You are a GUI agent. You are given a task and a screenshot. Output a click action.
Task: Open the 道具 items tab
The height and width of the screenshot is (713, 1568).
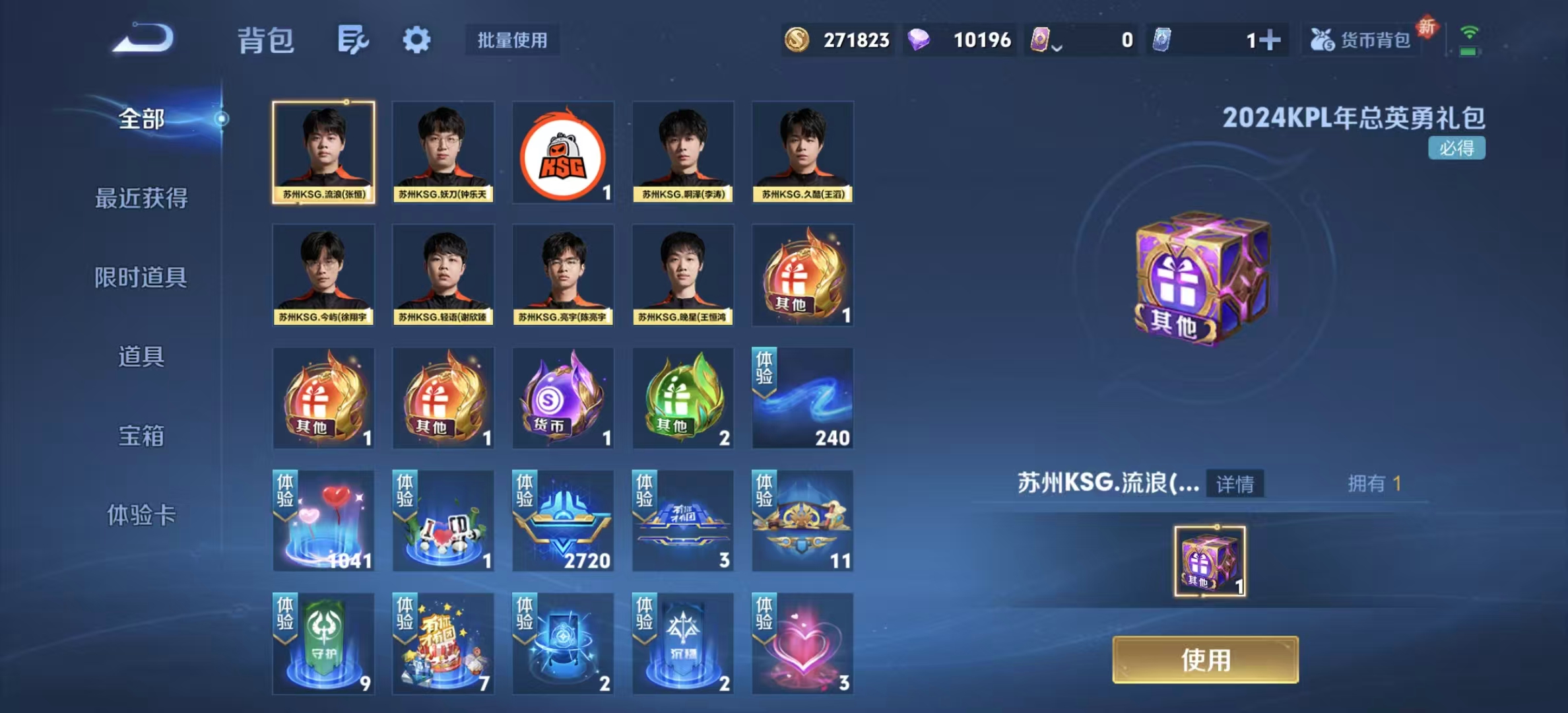(x=141, y=356)
